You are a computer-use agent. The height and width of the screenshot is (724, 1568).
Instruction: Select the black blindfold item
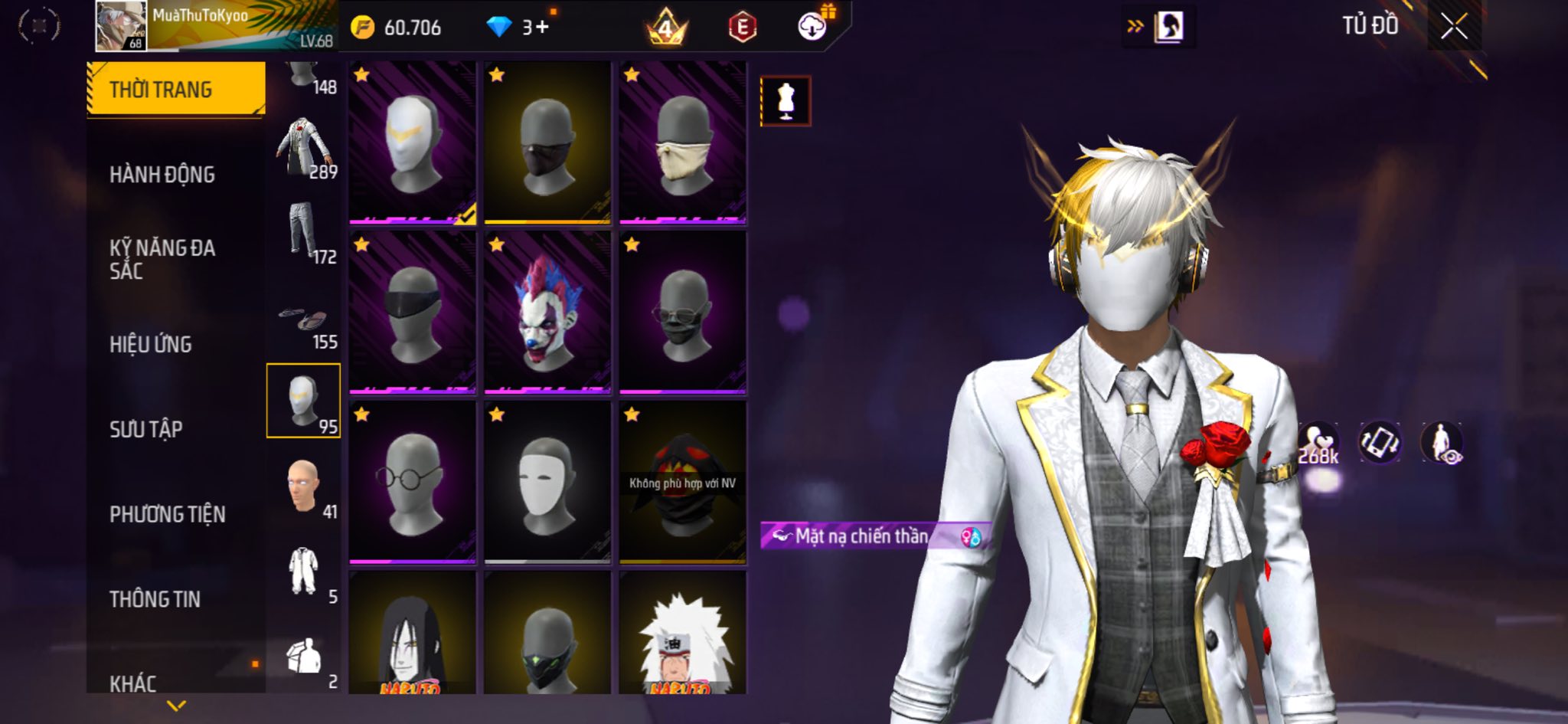(x=412, y=313)
